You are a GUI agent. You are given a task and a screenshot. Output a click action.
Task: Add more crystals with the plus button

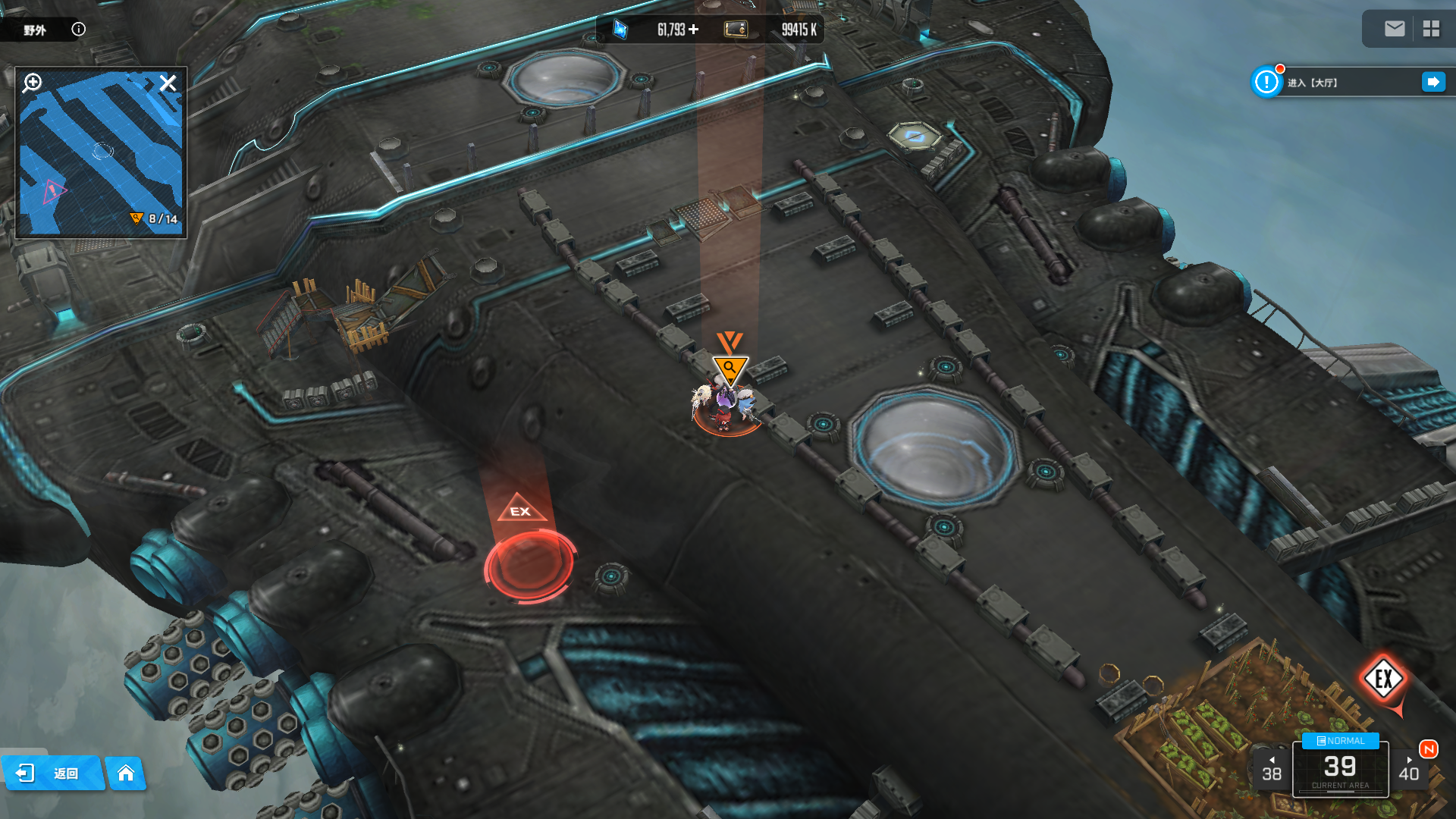click(x=694, y=30)
